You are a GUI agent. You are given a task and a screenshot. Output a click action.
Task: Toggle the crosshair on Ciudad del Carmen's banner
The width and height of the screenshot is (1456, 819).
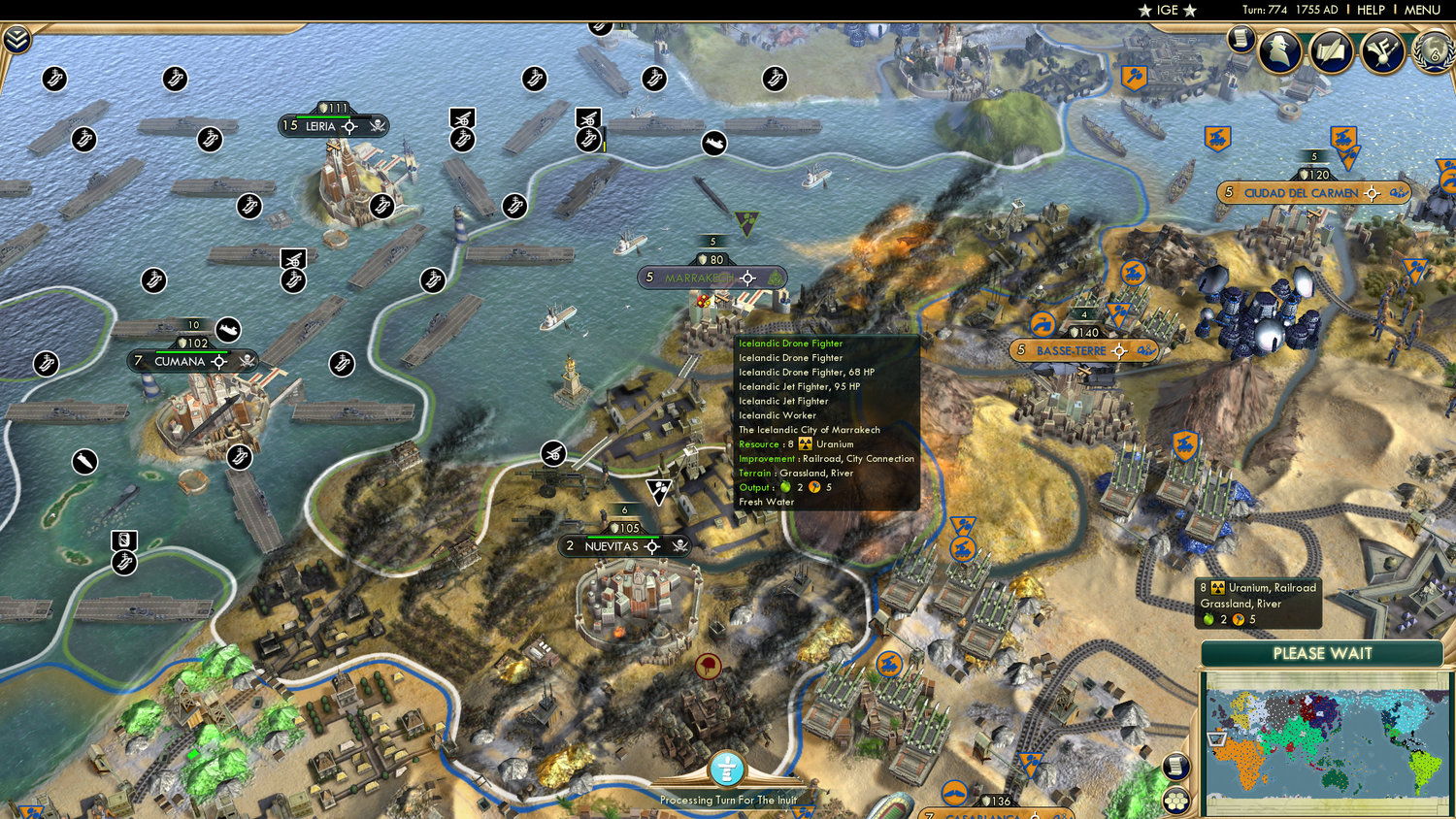(x=1372, y=194)
